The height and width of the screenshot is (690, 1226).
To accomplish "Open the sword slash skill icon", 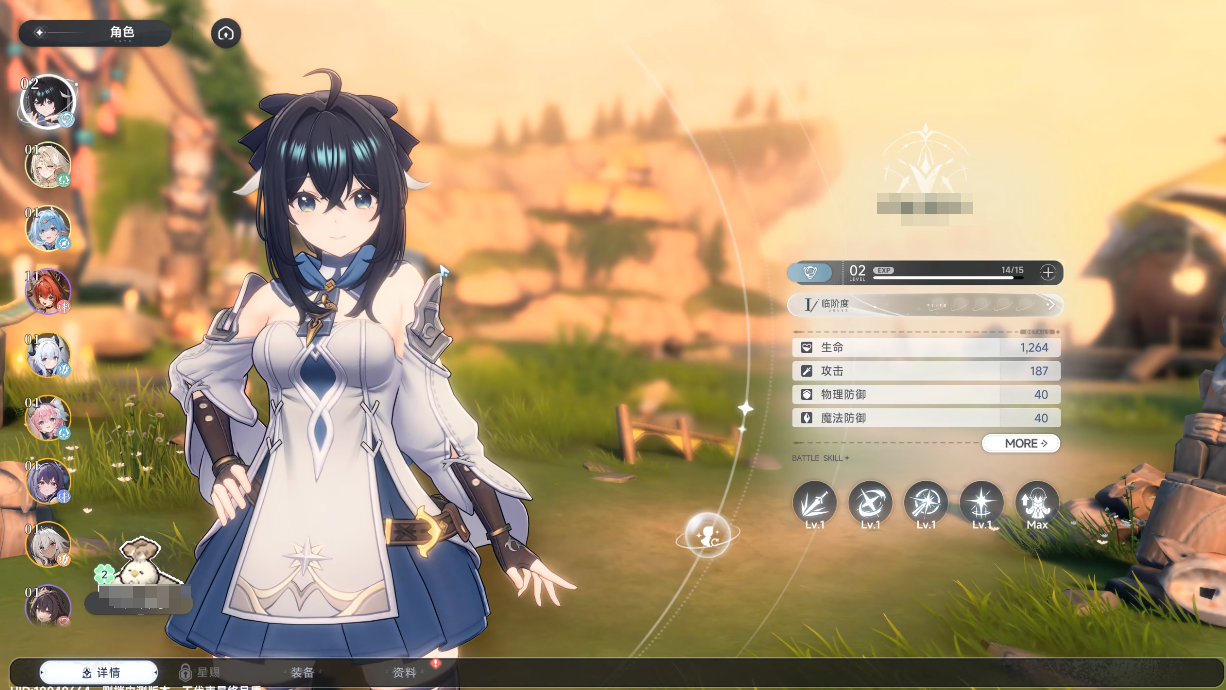I will (814, 503).
